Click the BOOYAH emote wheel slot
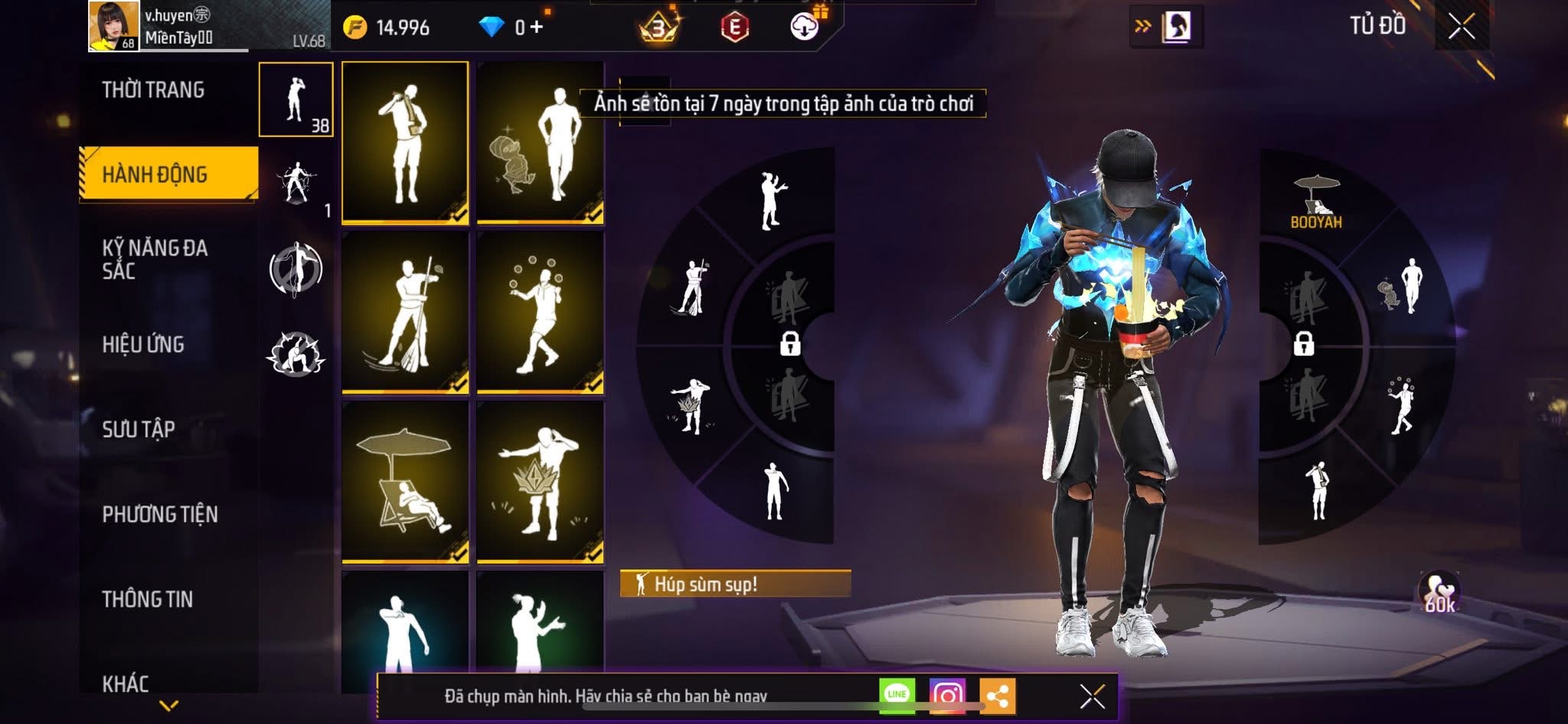 pos(1316,201)
